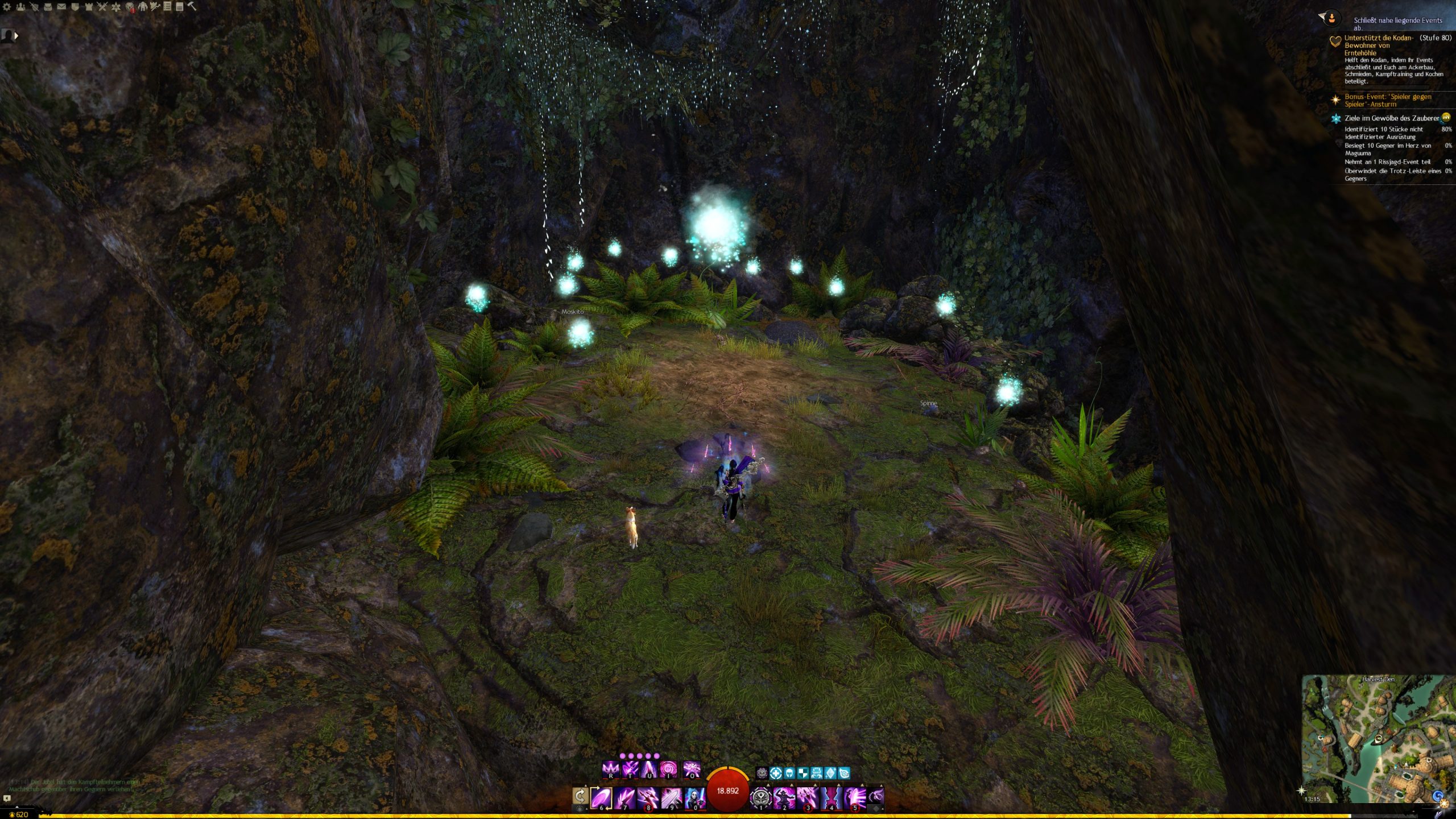The image size is (1456, 819).
Task: Open the hammer crafting icon
Action: coord(192,6)
